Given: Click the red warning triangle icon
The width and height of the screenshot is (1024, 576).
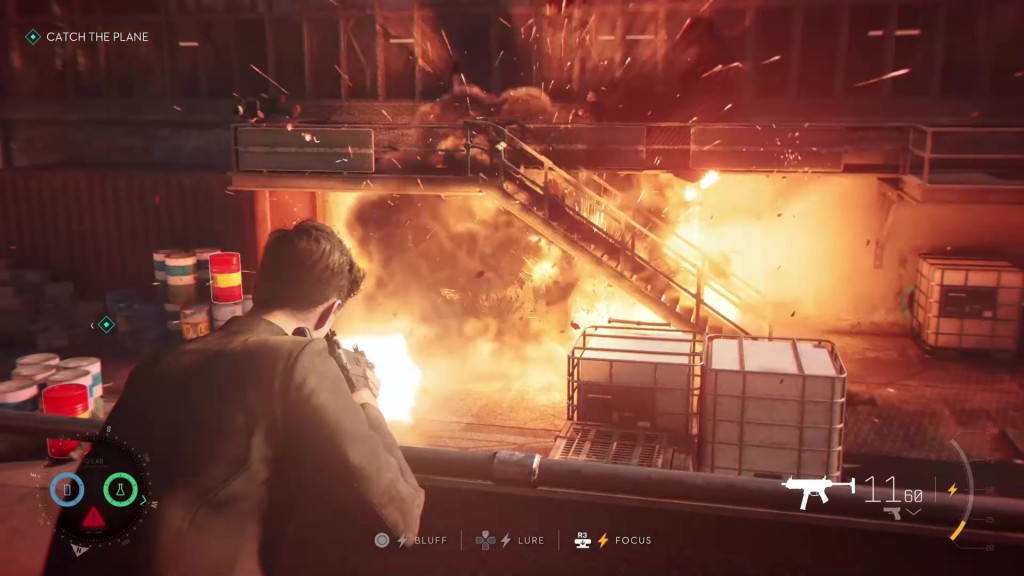Looking at the screenshot, I should coord(93,518).
